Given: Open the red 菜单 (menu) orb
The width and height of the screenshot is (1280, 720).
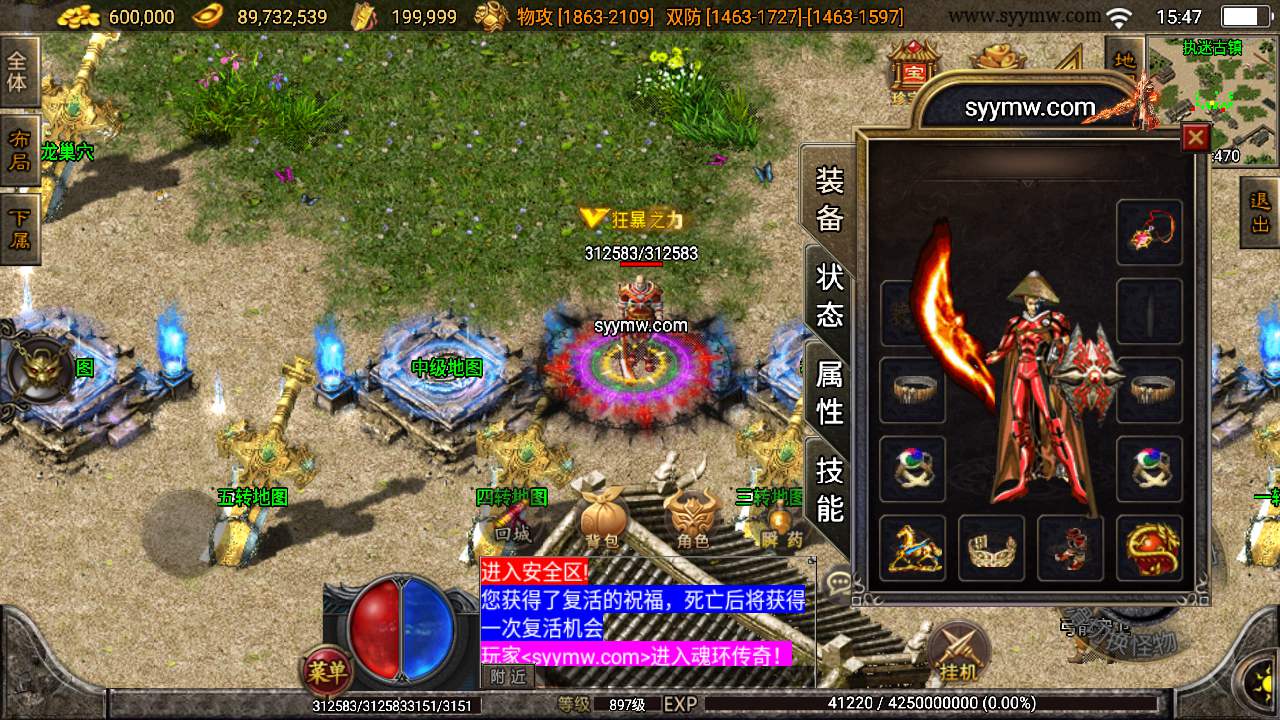Looking at the screenshot, I should click(x=326, y=673).
